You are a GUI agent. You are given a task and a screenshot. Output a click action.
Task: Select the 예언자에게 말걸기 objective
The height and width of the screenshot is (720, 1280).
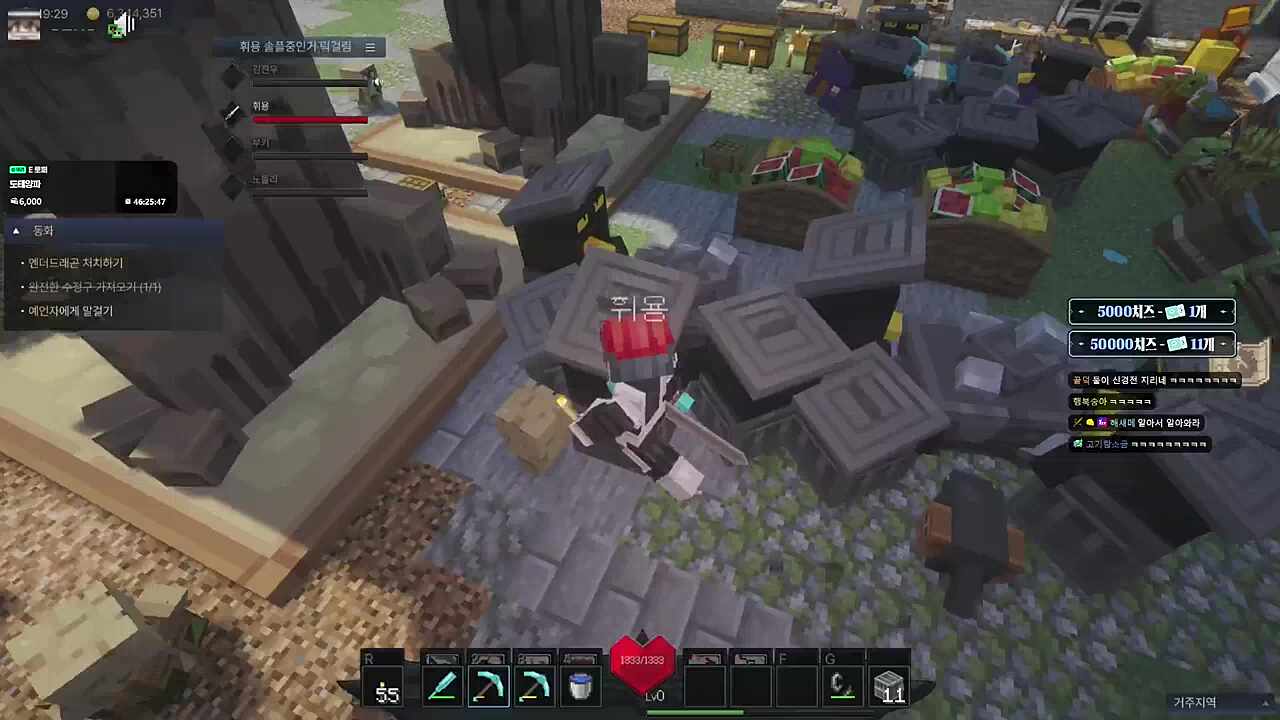pos(71,311)
